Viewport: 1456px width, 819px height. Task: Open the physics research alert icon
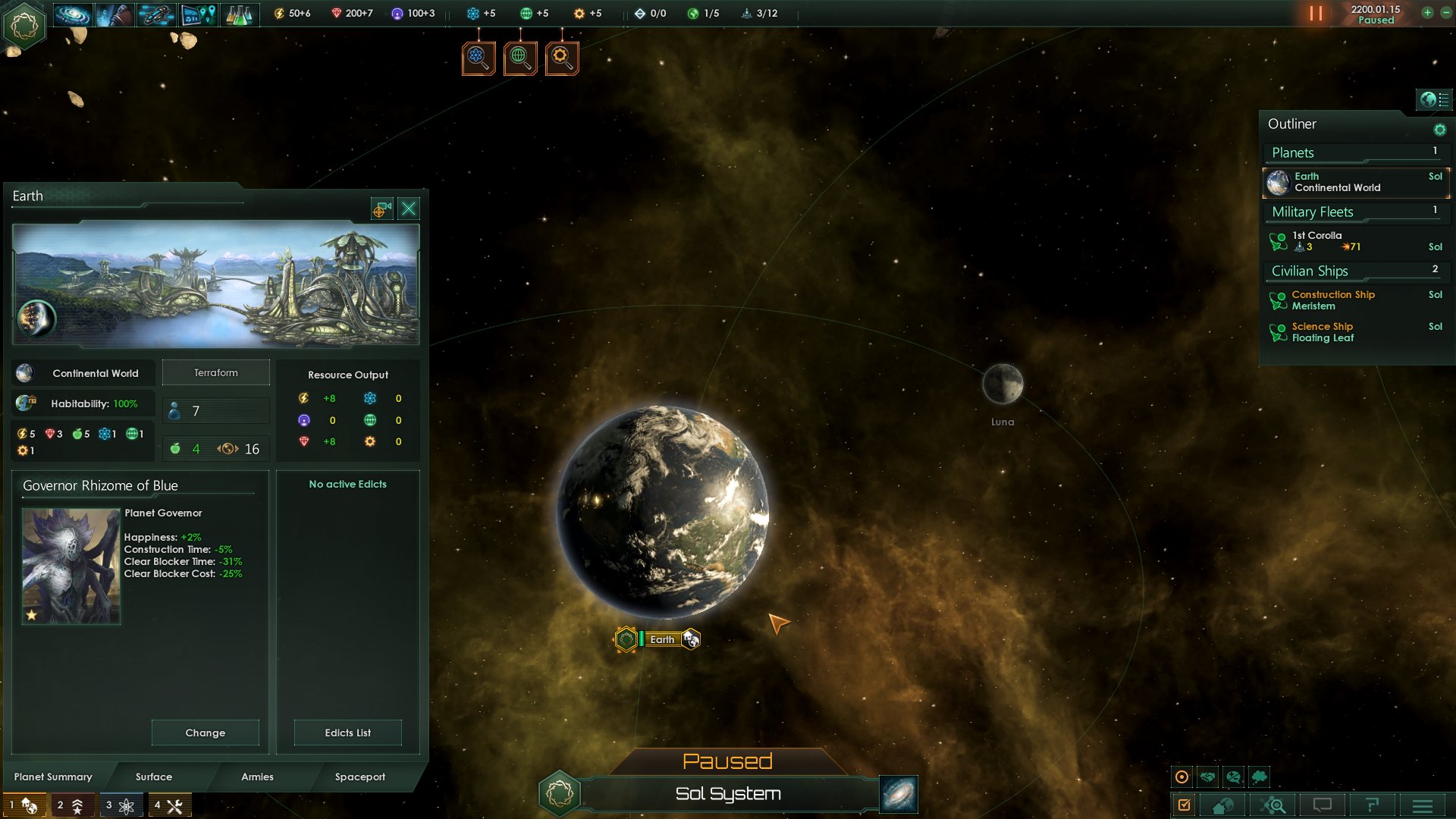[479, 58]
